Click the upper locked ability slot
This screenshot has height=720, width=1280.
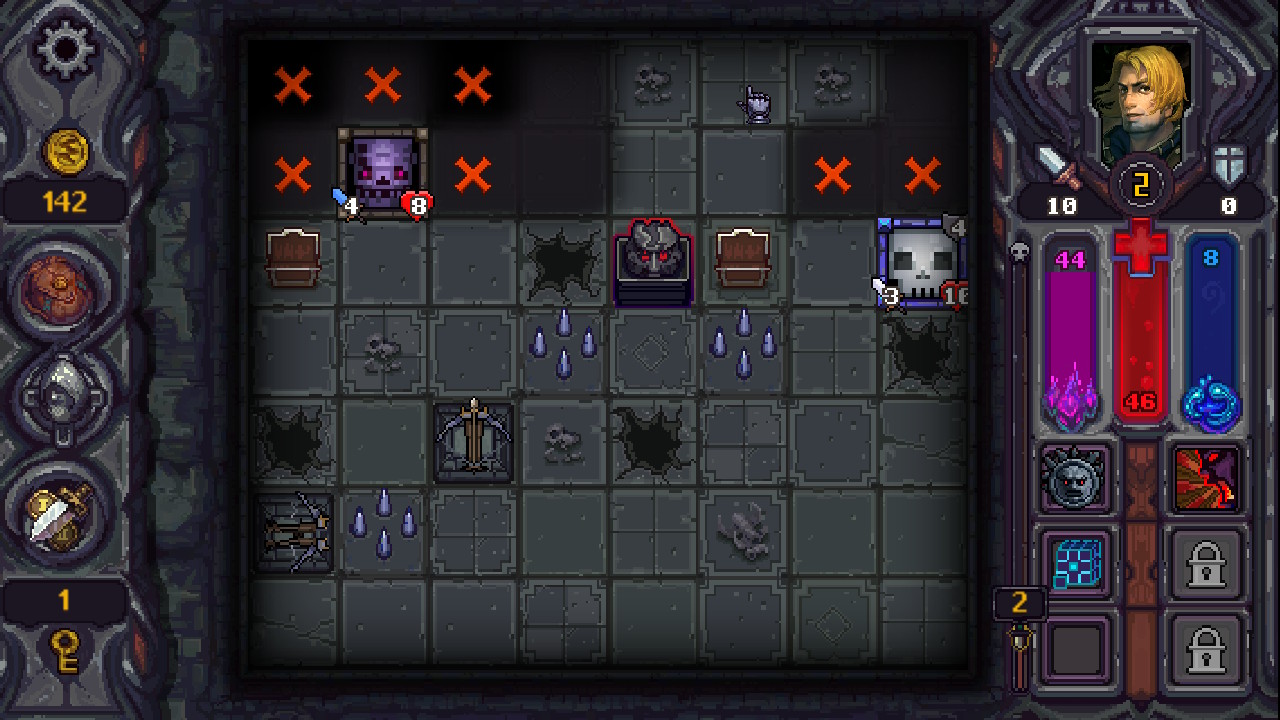pos(1208,563)
